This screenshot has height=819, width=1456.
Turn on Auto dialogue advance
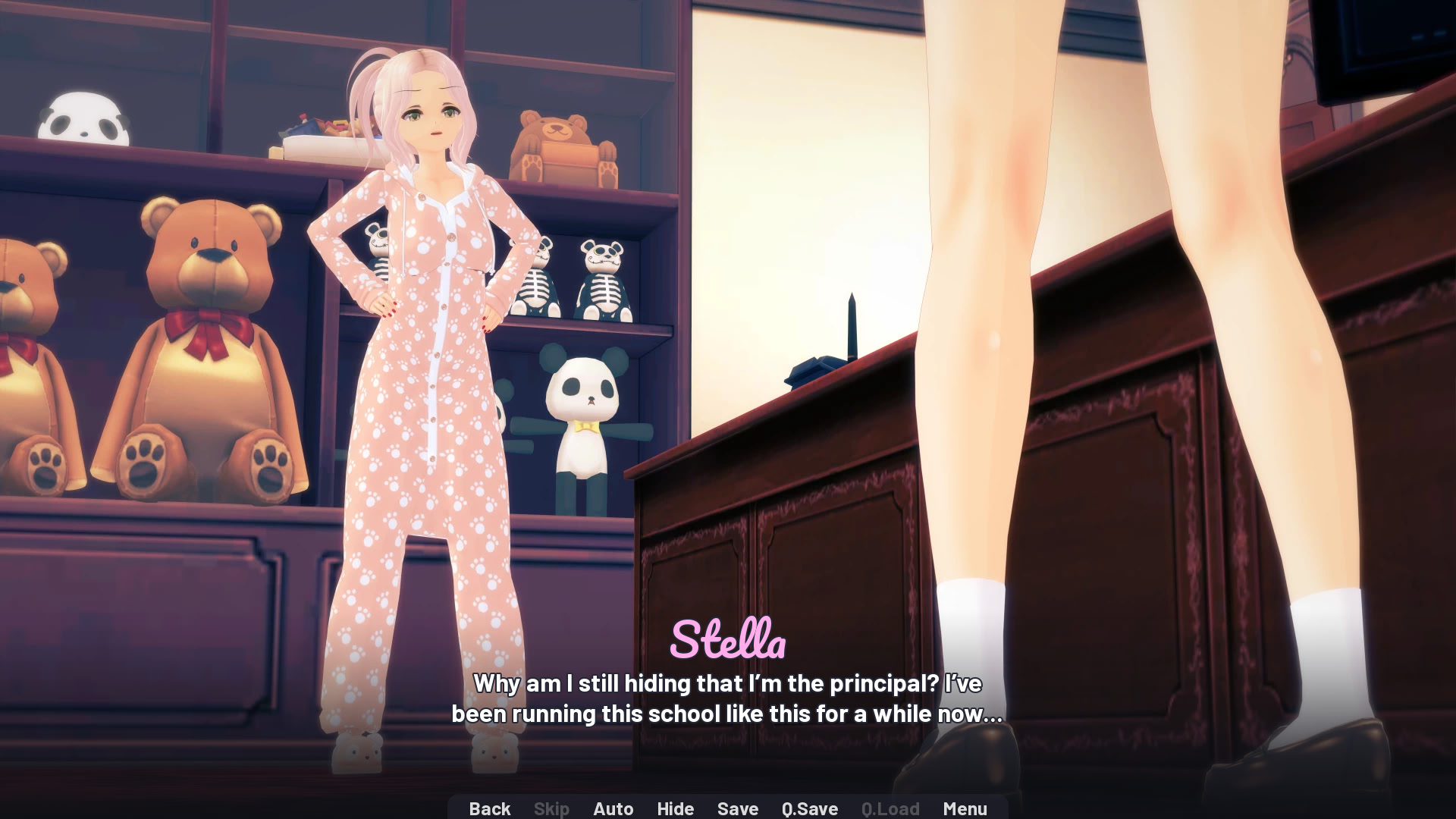[613, 808]
